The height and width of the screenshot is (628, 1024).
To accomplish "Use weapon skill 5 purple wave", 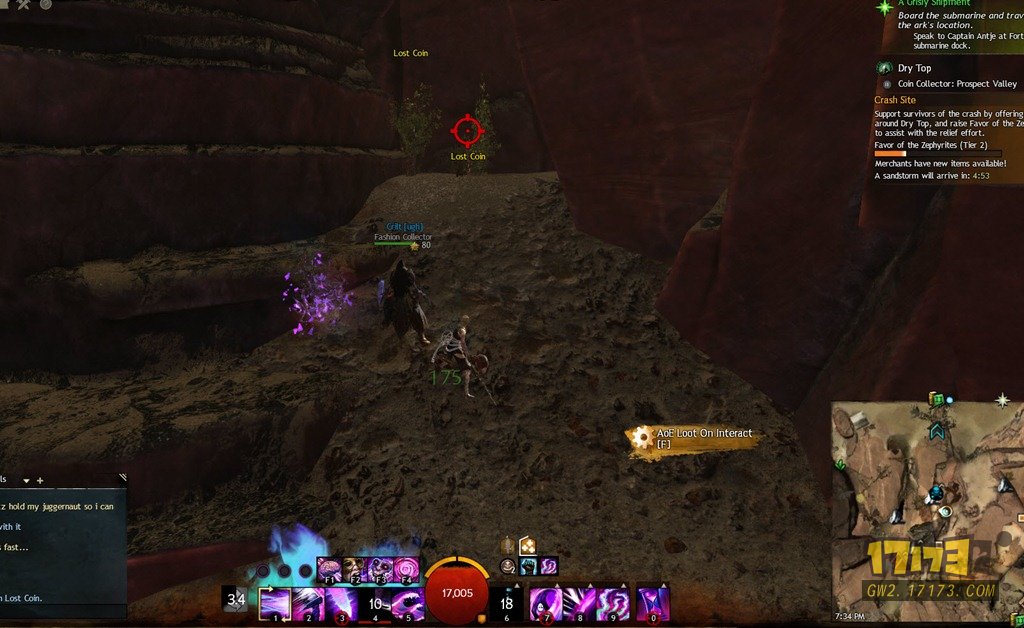I will tap(407, 604).
